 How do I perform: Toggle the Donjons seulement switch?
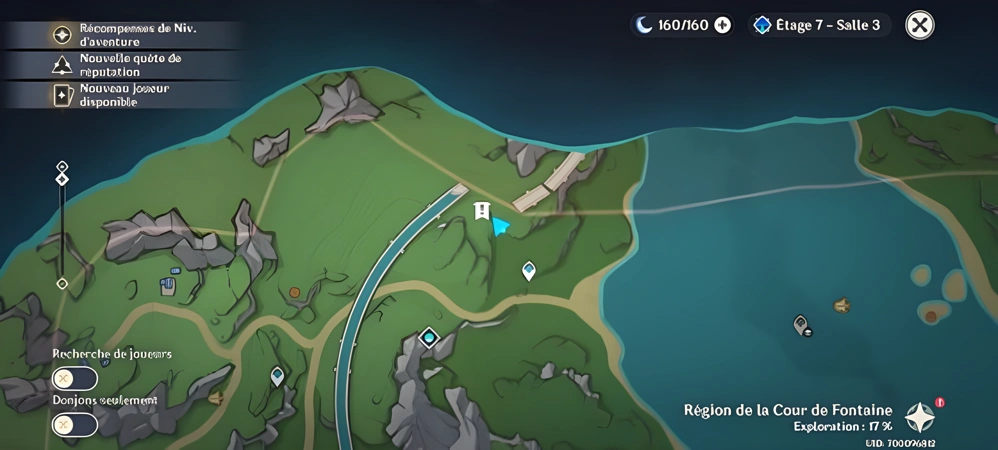[75, 425]
